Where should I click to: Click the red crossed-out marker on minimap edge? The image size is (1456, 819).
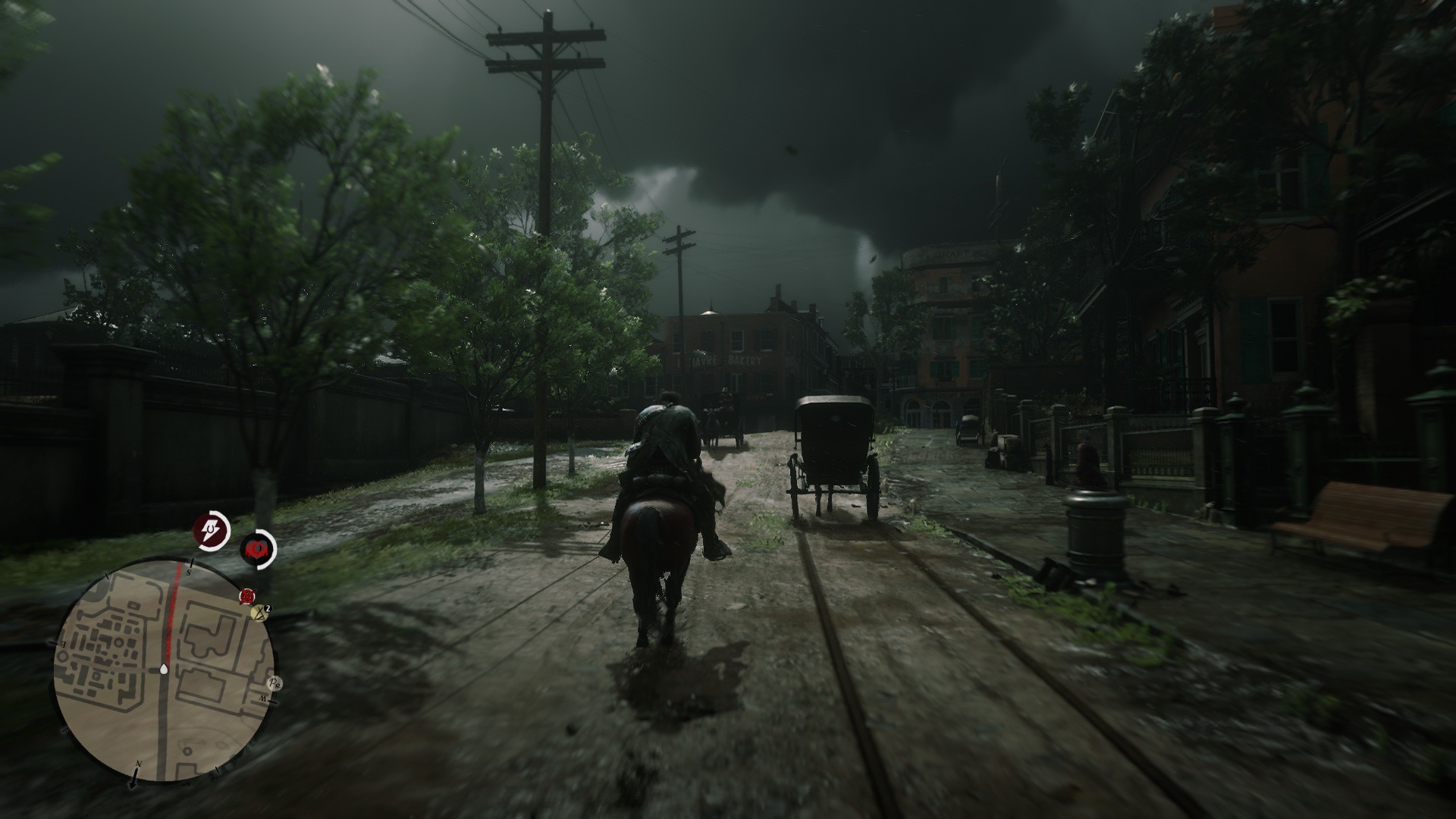click(246, 597)
